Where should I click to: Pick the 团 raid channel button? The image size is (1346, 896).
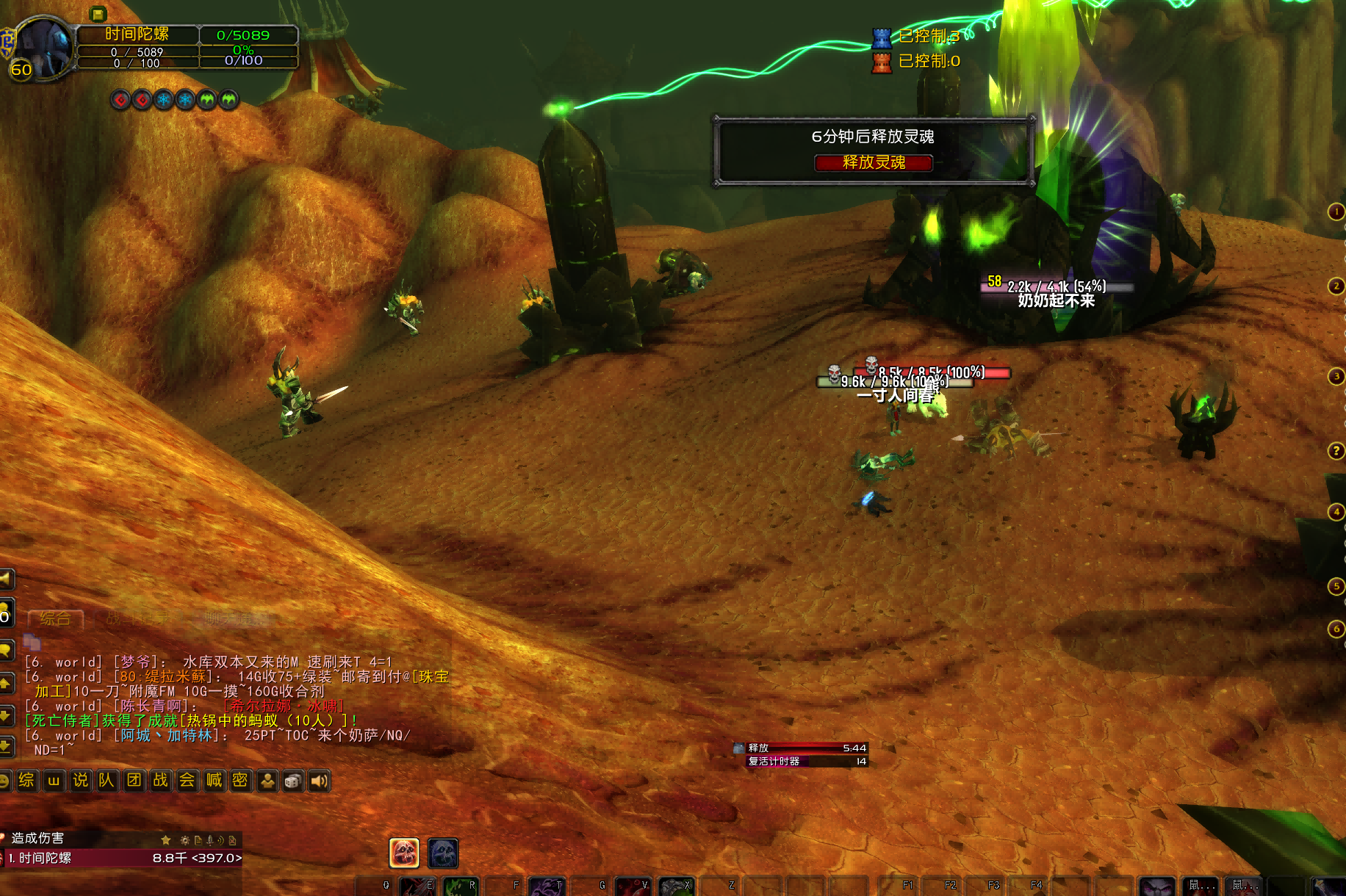(x=134, y=780)
